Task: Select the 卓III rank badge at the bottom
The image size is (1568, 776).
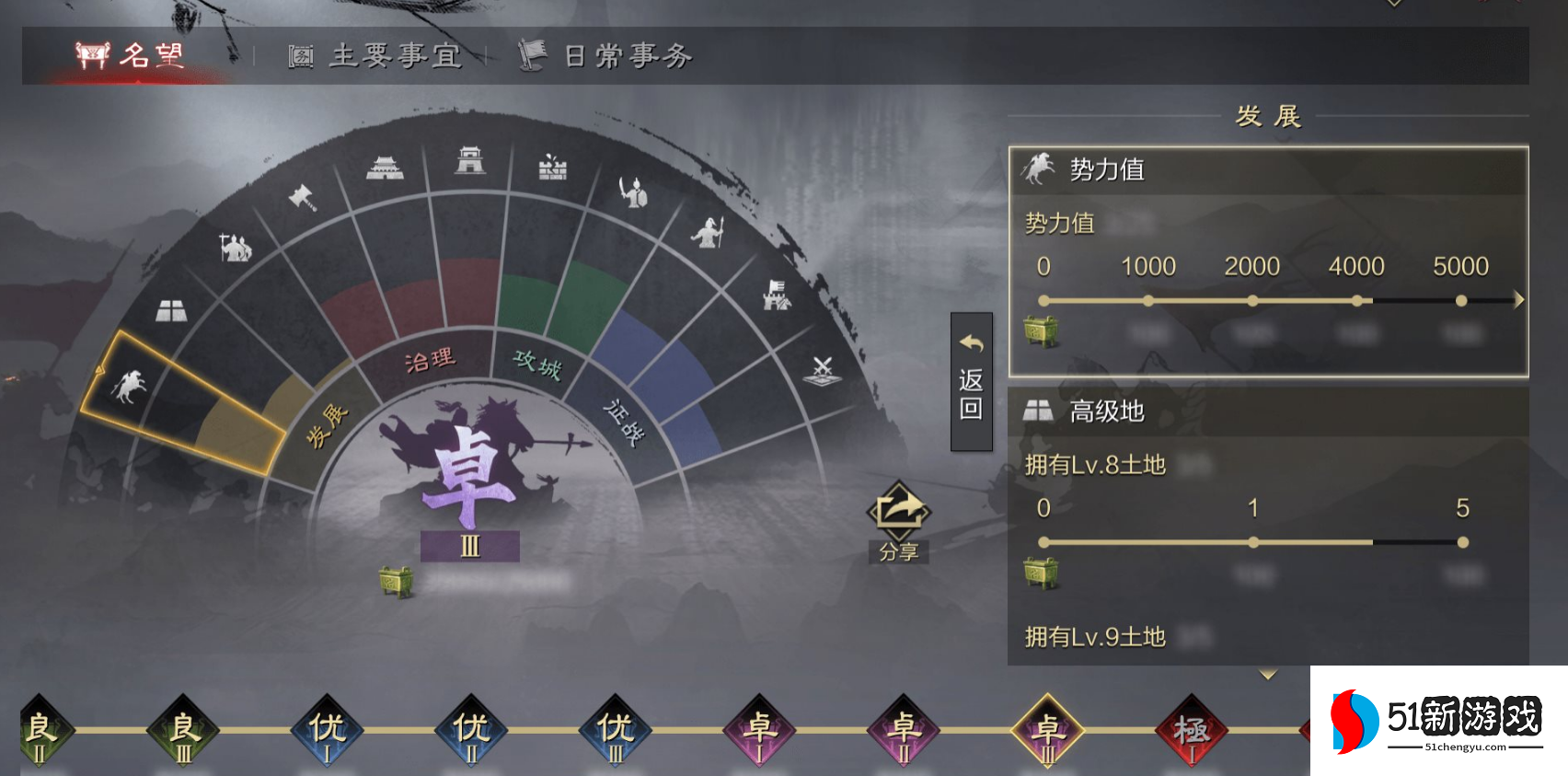Action: tap(1048, 732)
